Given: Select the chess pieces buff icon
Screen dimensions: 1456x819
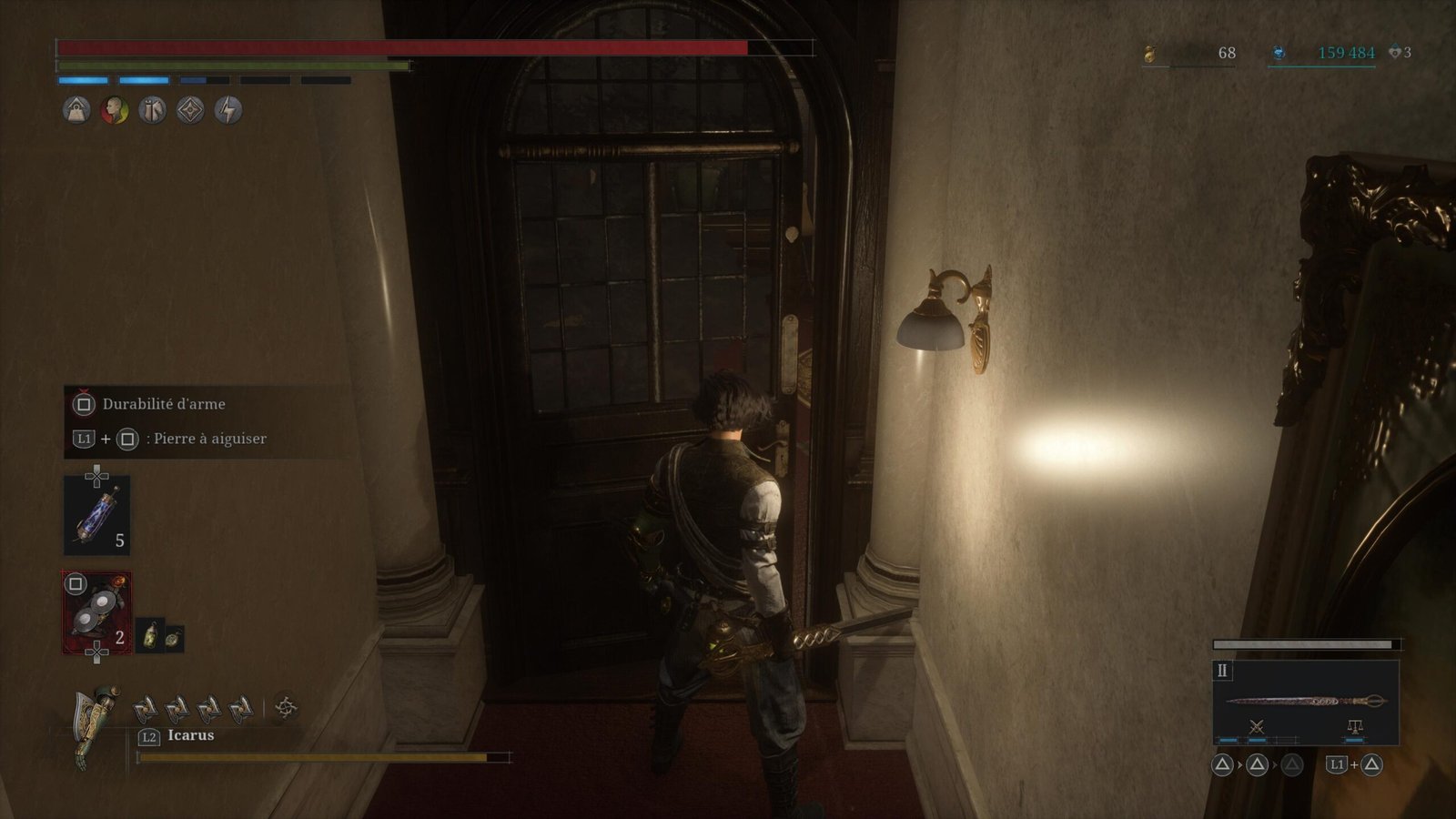Looking at the screenshot, I should [152, 111].
